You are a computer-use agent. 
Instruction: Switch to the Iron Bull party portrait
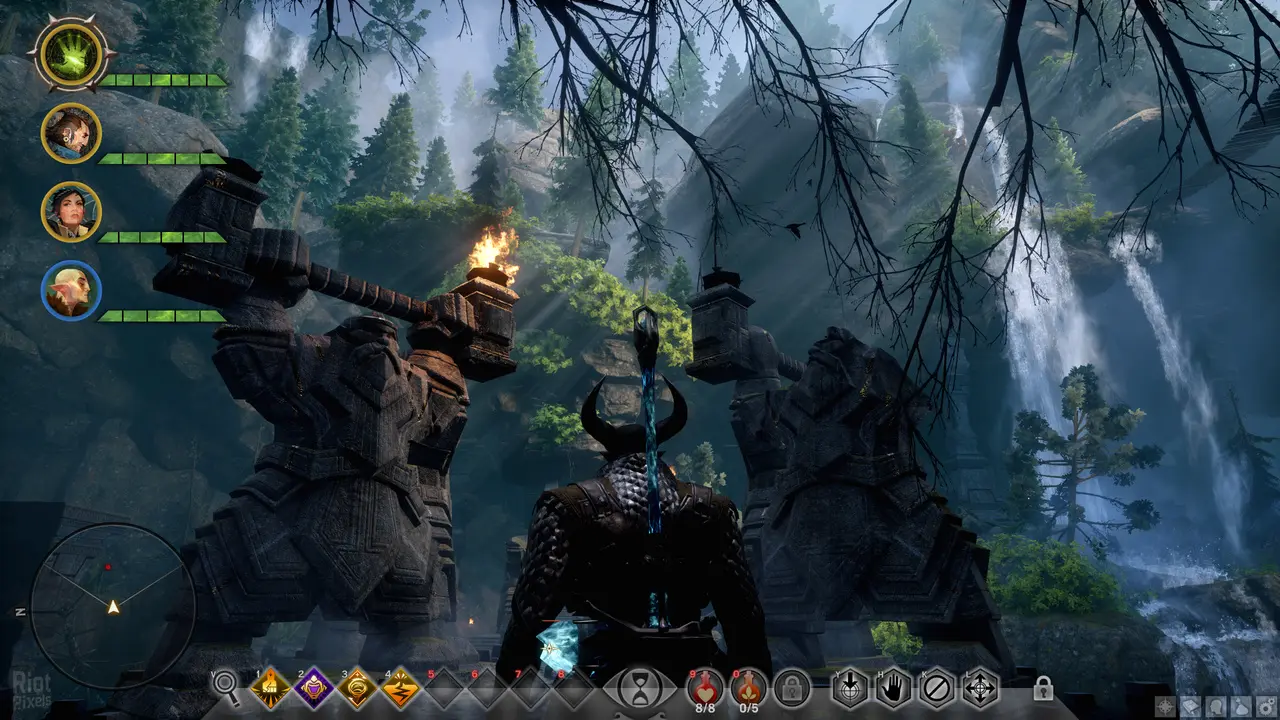(x=71, y=133)
